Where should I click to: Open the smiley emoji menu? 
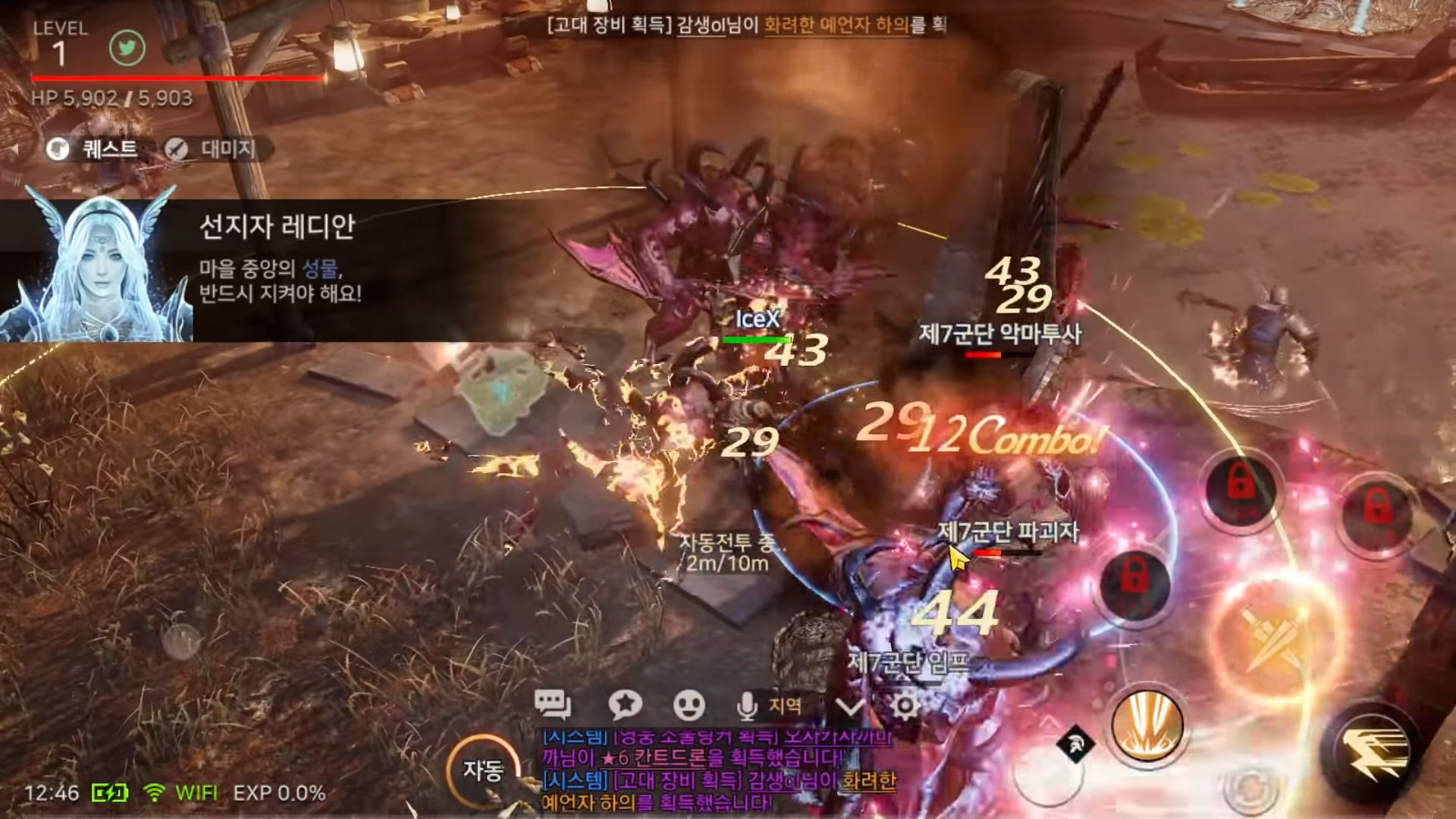coord(689,705)
